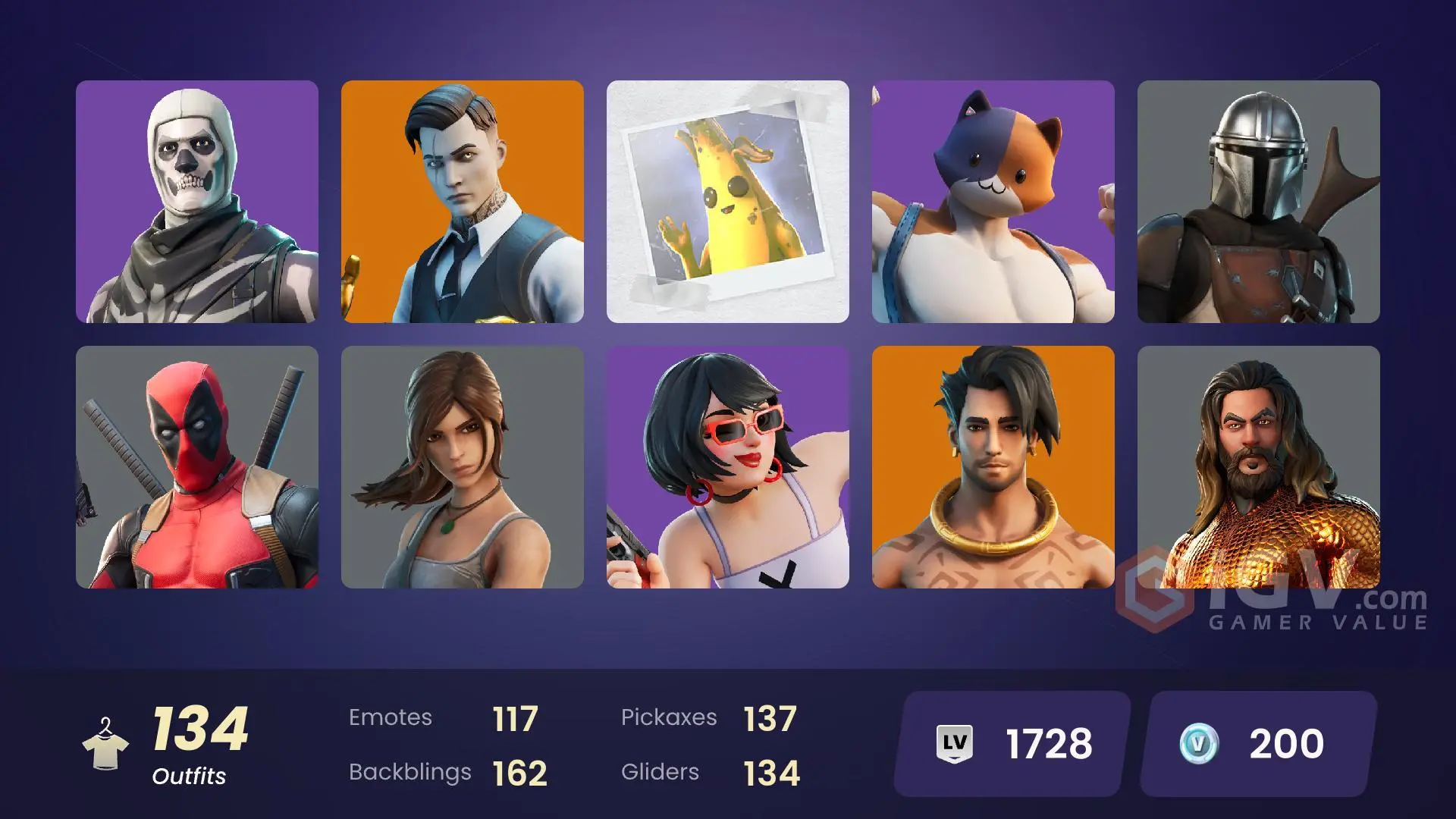Image resolution: width=1456 pixels, height=819 pixels.
Task: Click the Deadpool outfit icon
Action: tap(197, 466)
